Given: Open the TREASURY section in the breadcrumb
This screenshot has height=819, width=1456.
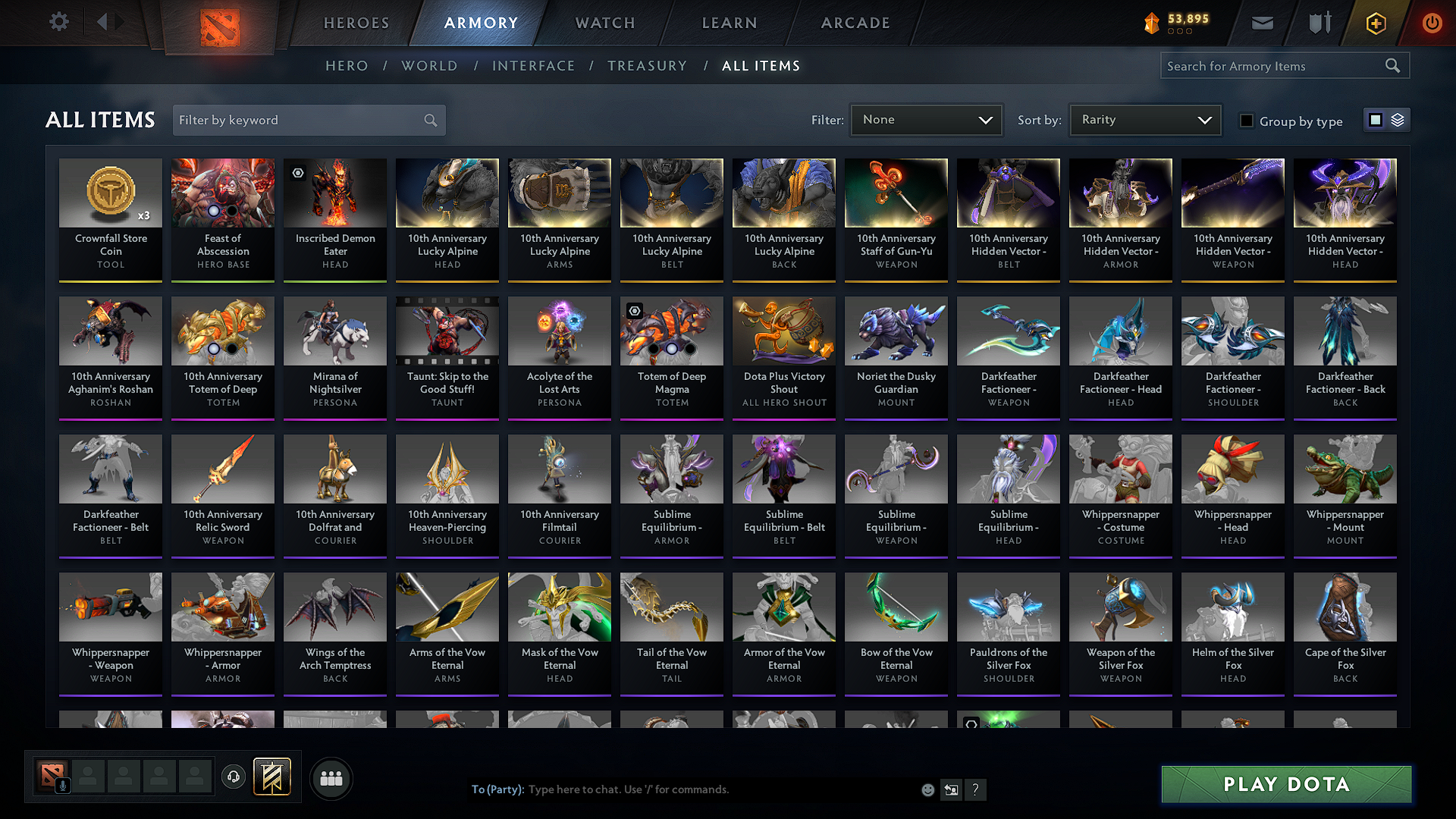Looking at the screenshot, I should [647, 65].
